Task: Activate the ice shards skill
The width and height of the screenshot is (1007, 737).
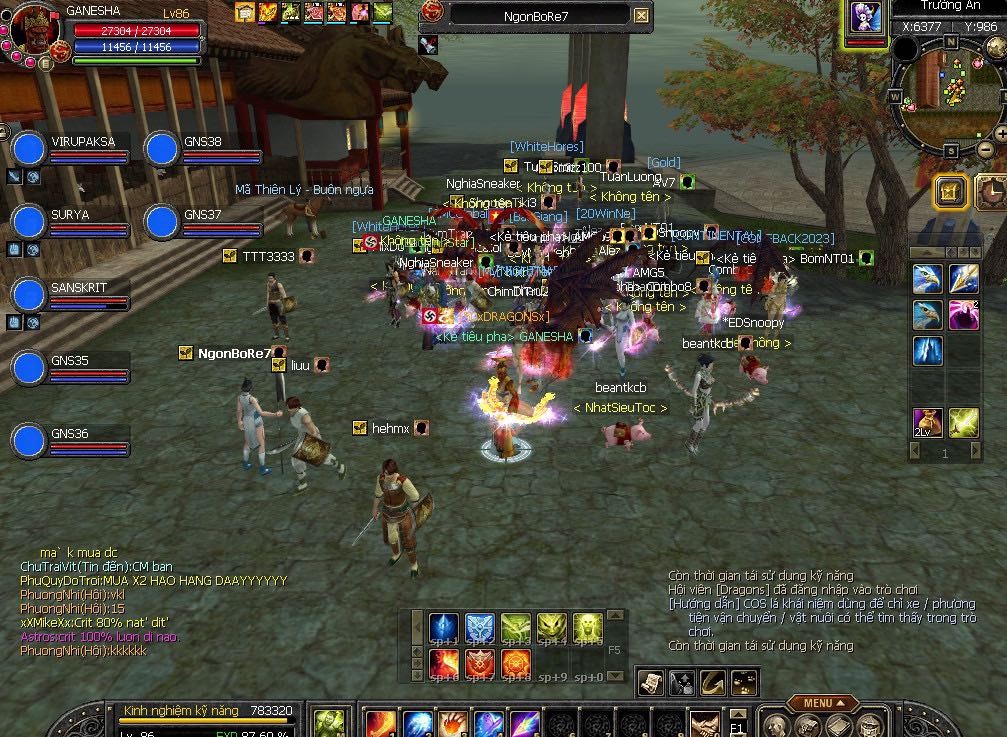Action: 927,351
